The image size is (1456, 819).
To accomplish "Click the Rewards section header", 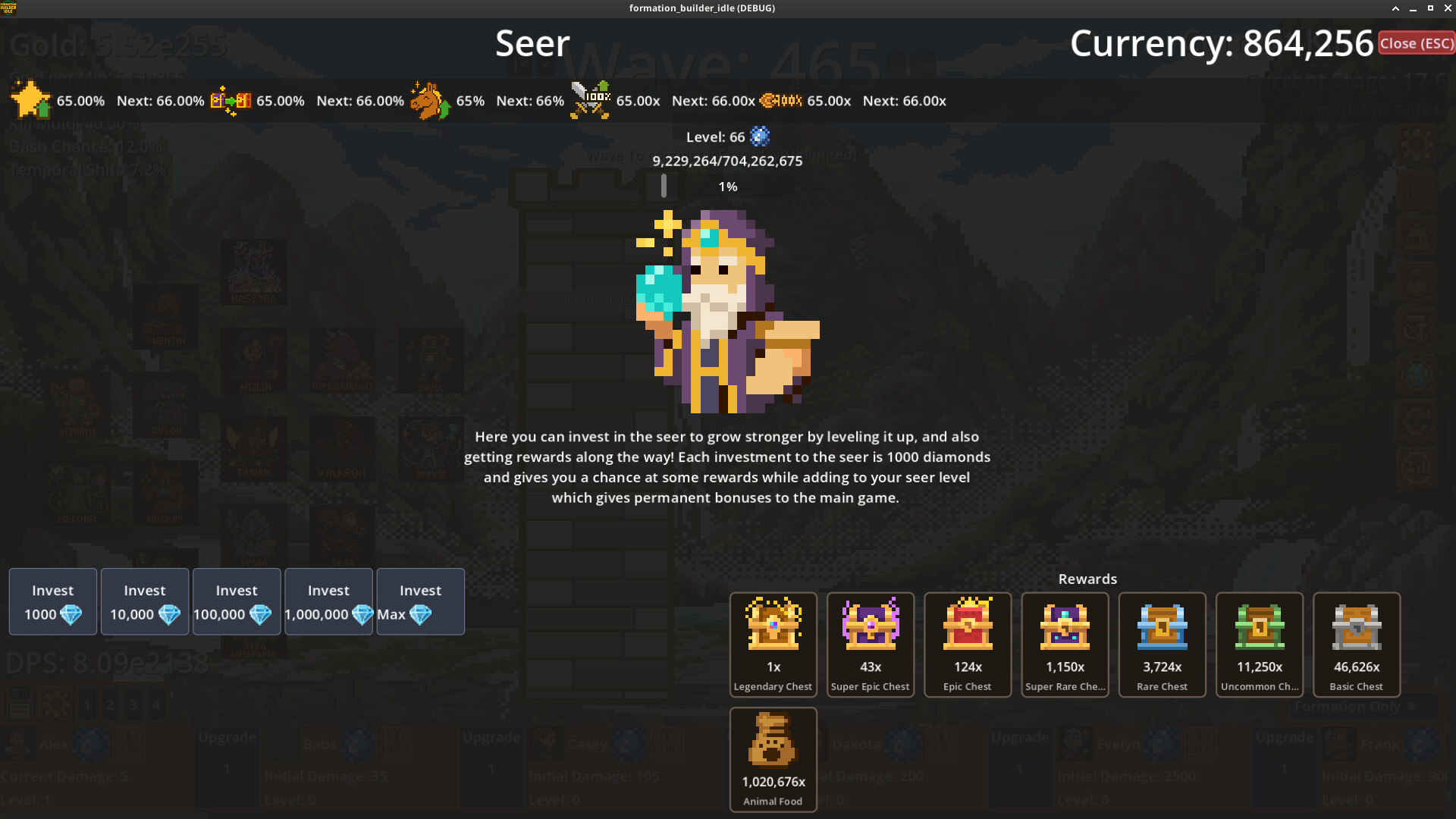I will point(1087,579).
